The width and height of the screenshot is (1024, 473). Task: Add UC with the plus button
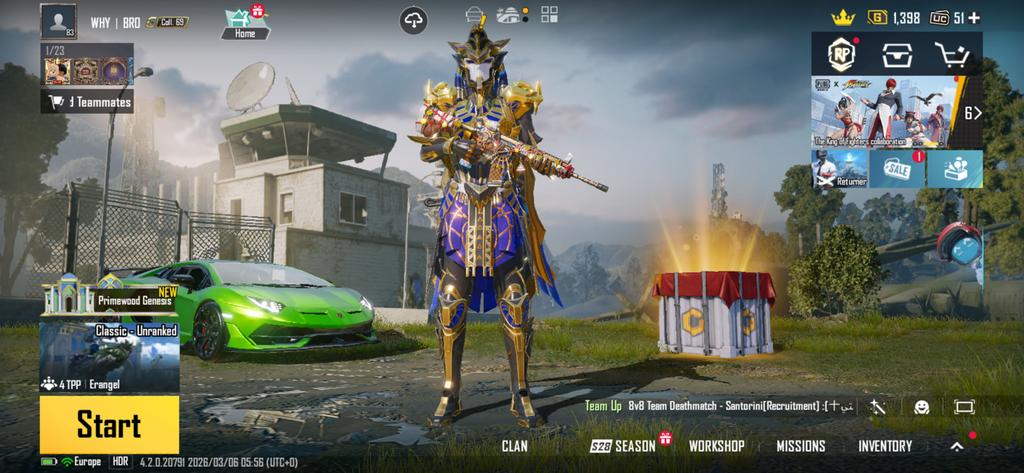[x=974, y=18]
